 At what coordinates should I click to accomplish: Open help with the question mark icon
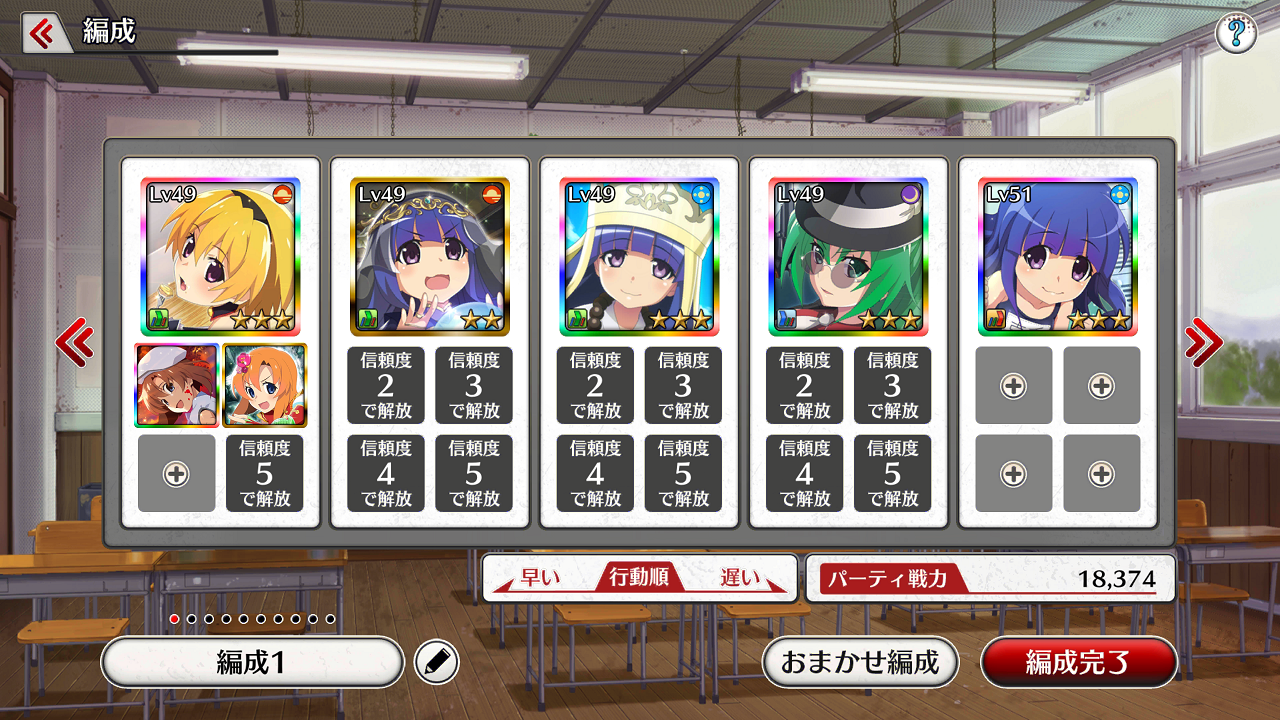(x=1236, y=34)
